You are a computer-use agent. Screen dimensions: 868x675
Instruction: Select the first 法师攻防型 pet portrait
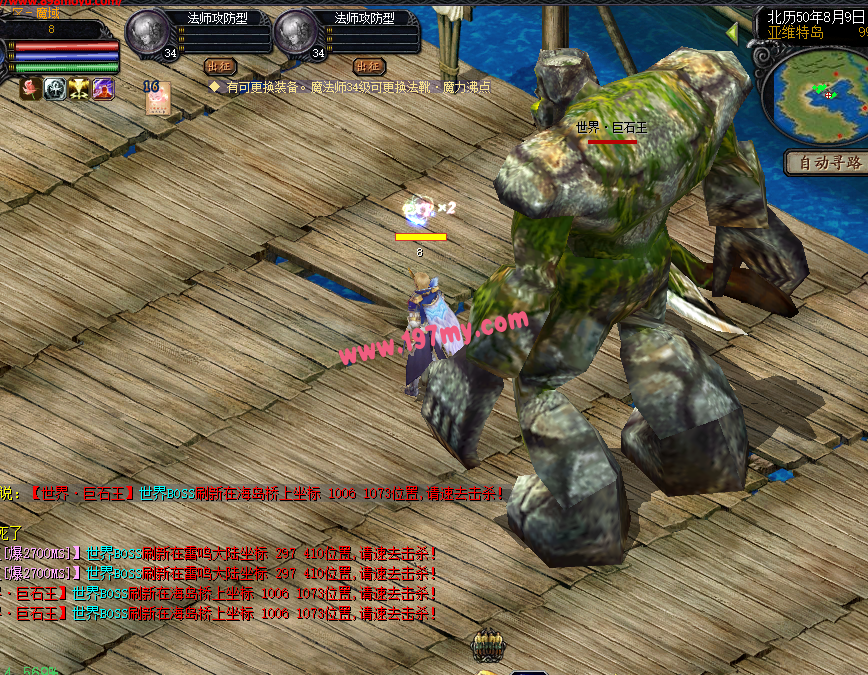148,33
